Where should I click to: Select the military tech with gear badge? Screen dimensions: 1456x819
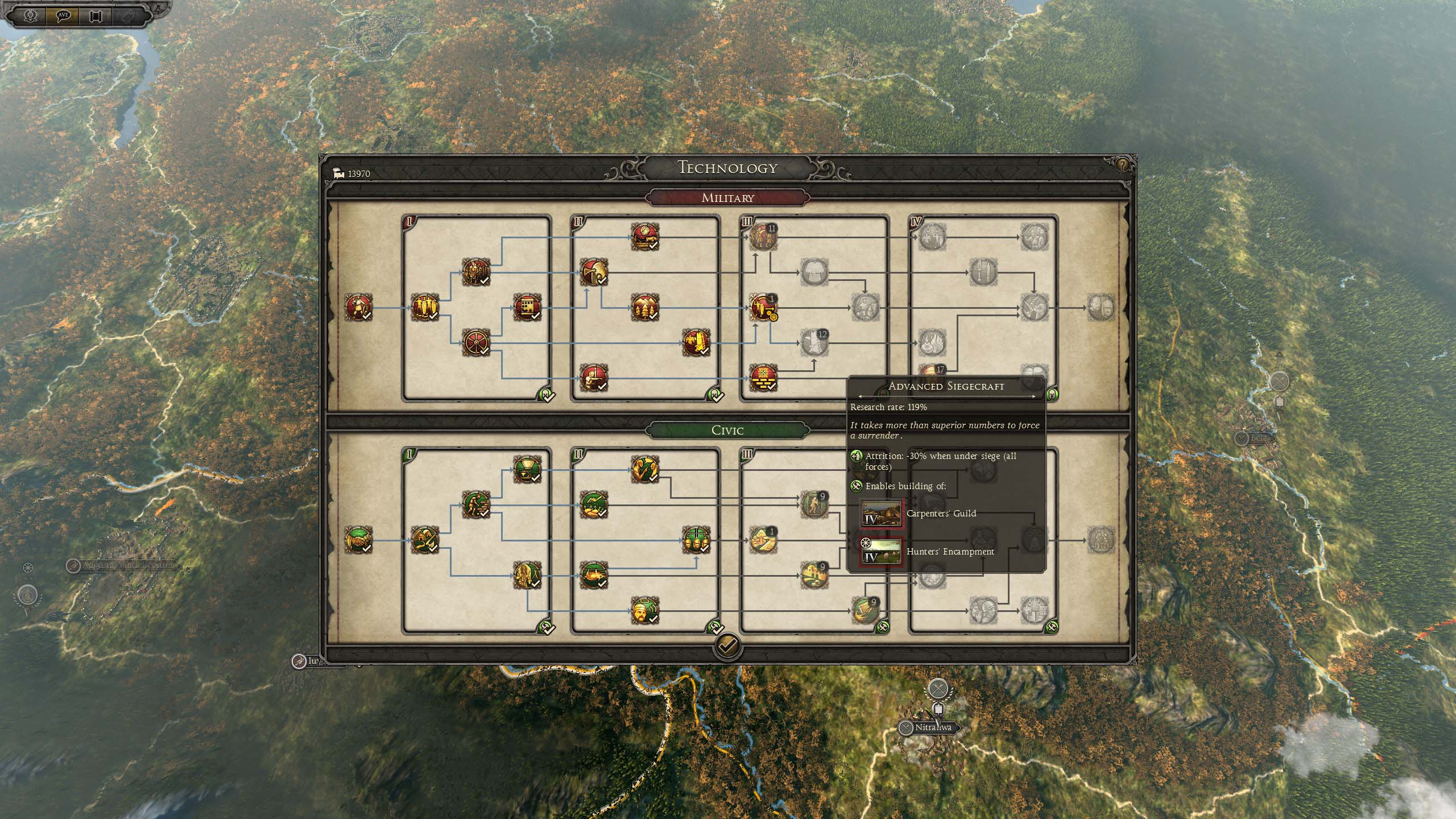762,308
